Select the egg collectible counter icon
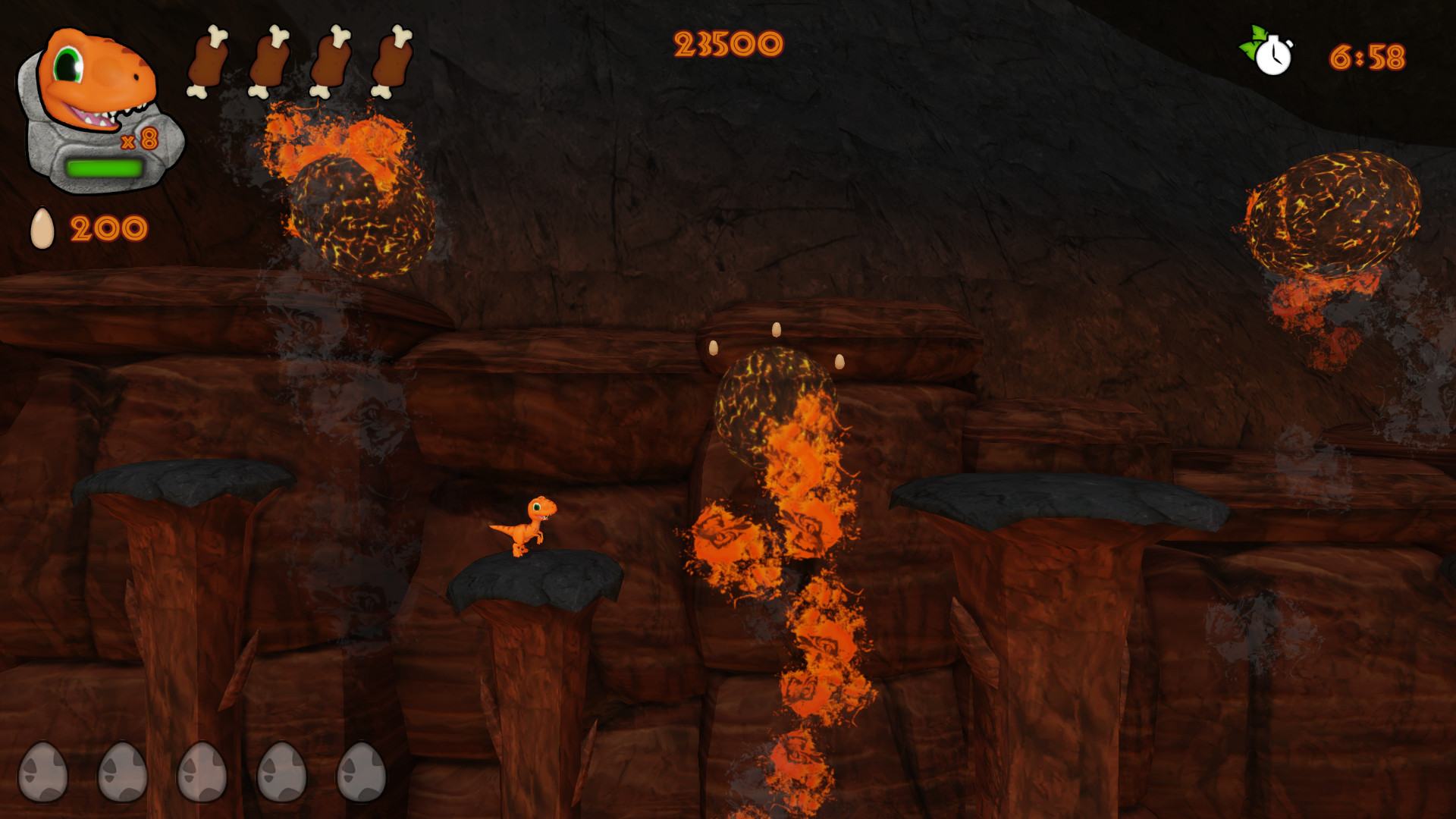The width and height of the screenshot is (1456, 819). (x=42, y=227)
